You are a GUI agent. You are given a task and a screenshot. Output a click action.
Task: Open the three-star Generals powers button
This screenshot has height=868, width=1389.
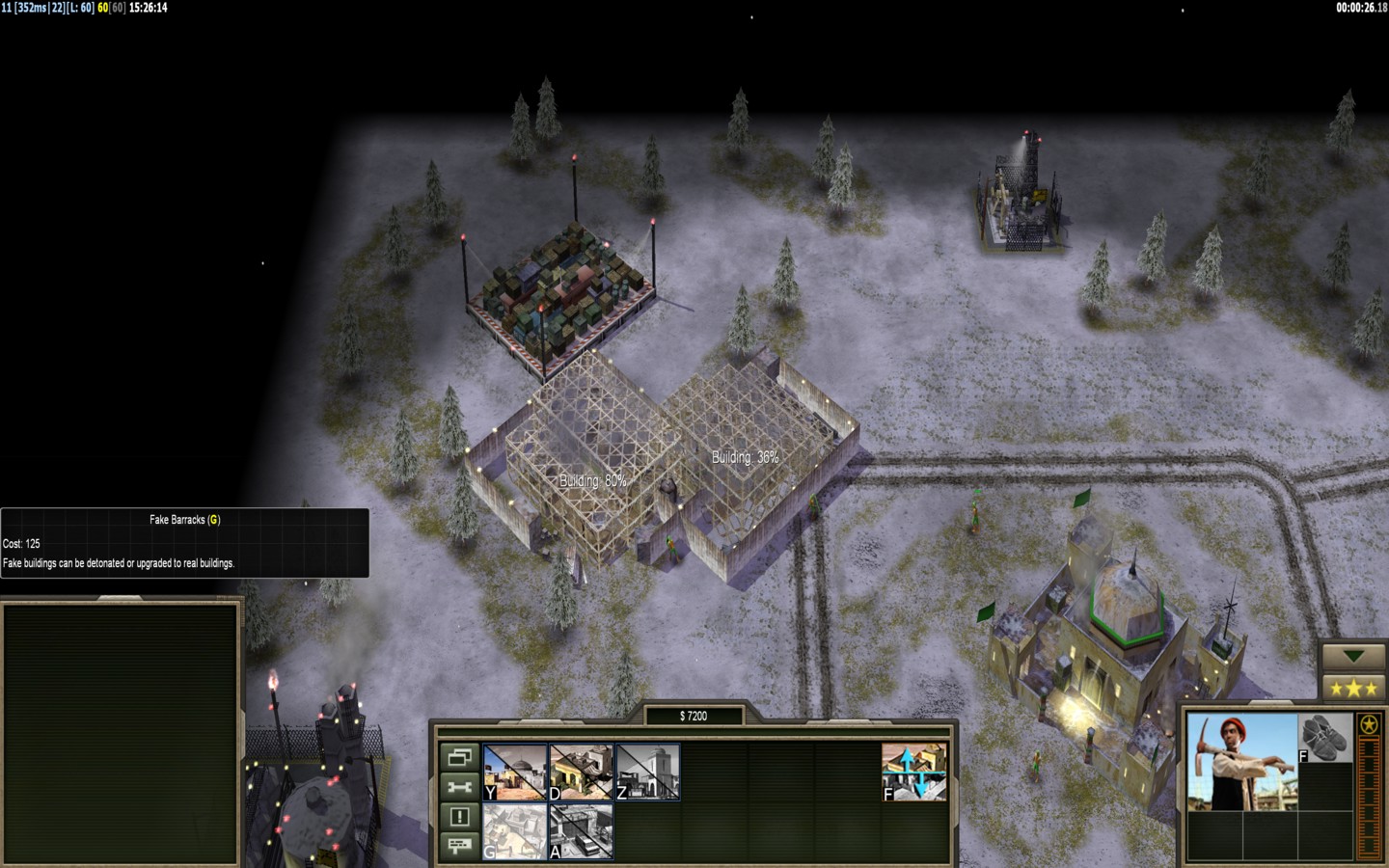(x=1353, y=689)
